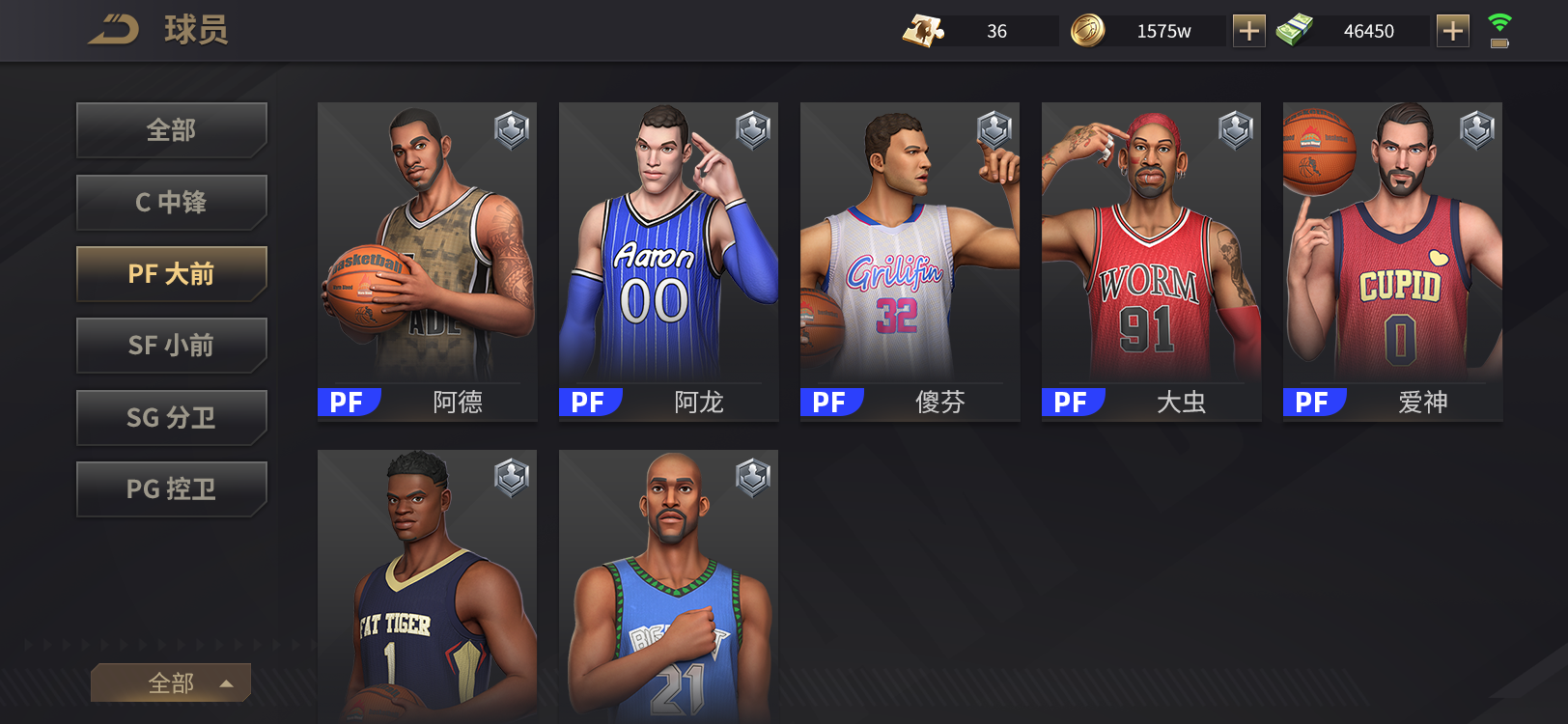Select the PF 大前 position tab
Screen dimensions: 1568x724
click(x=171, y=274)
